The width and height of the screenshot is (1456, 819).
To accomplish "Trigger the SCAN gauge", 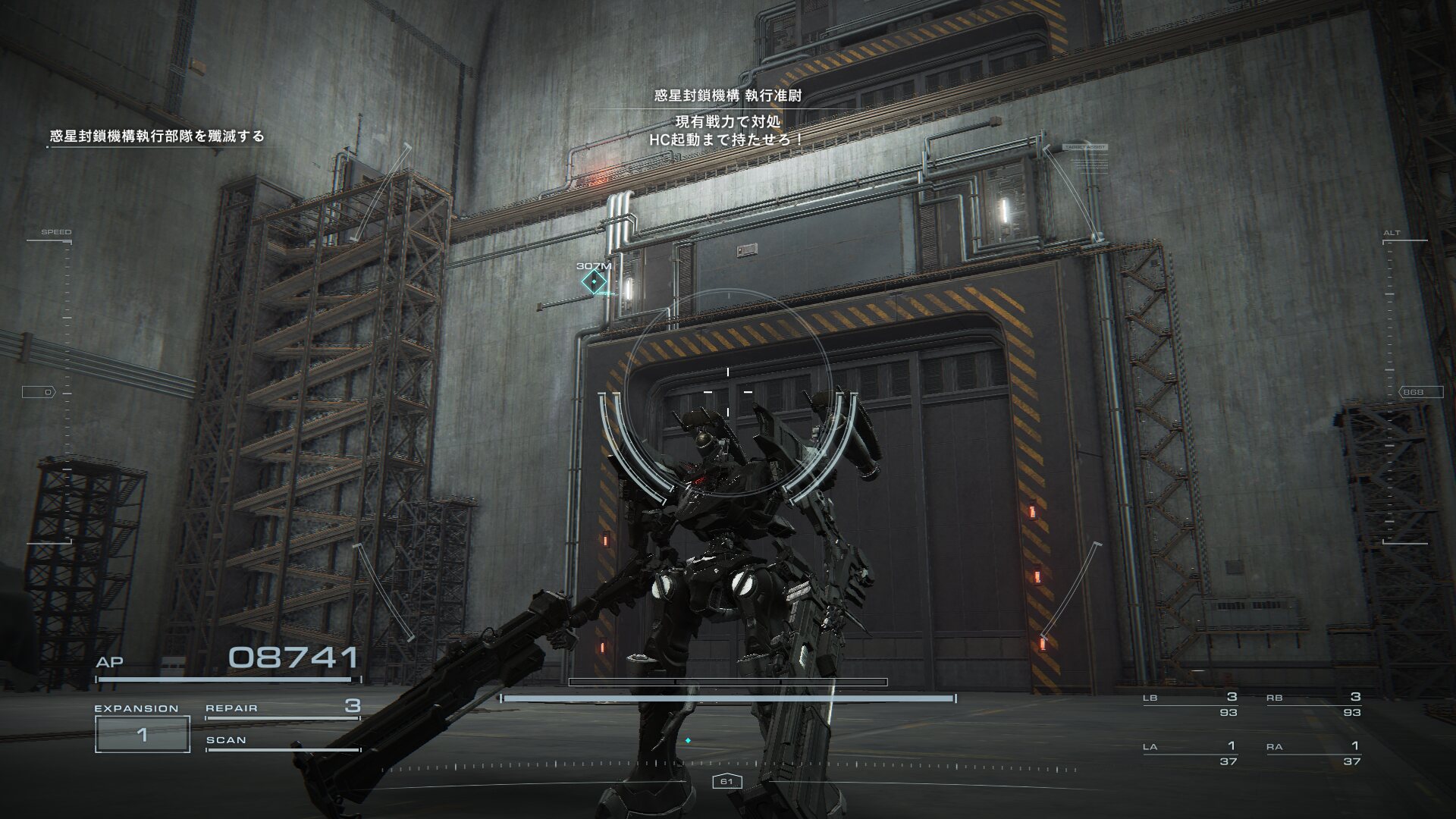I will point(282,741).
